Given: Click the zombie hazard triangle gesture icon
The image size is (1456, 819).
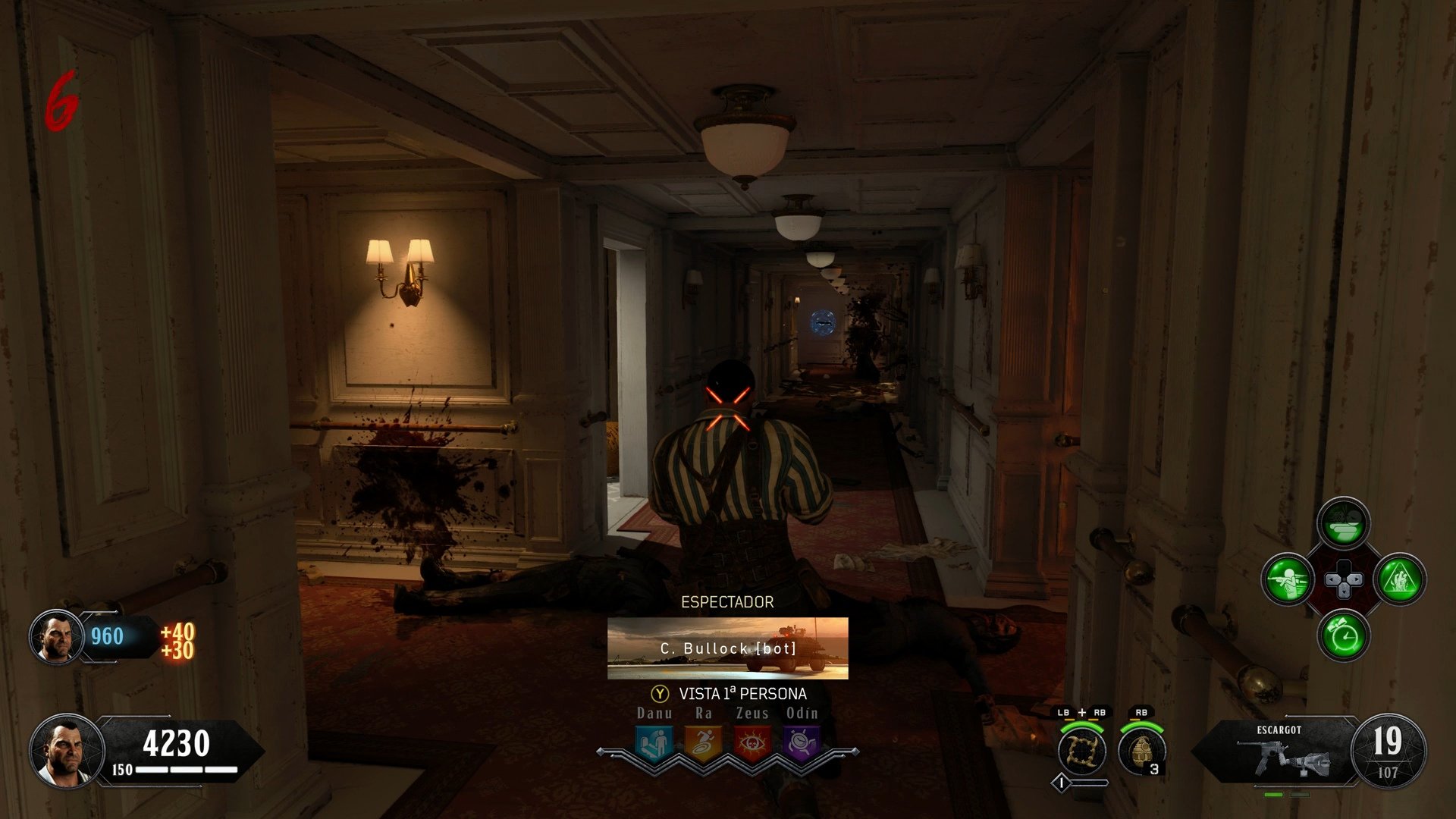Looking at the screenshot, I should coord(1399,580).
